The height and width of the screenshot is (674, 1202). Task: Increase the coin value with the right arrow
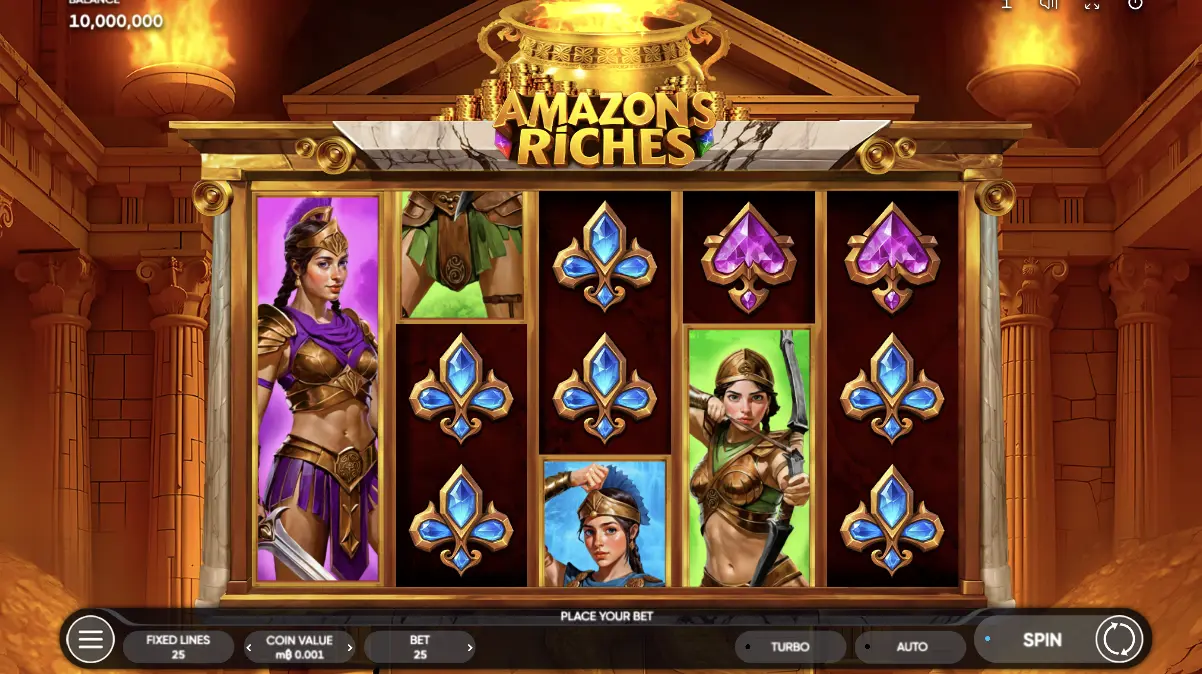point(350,648)
